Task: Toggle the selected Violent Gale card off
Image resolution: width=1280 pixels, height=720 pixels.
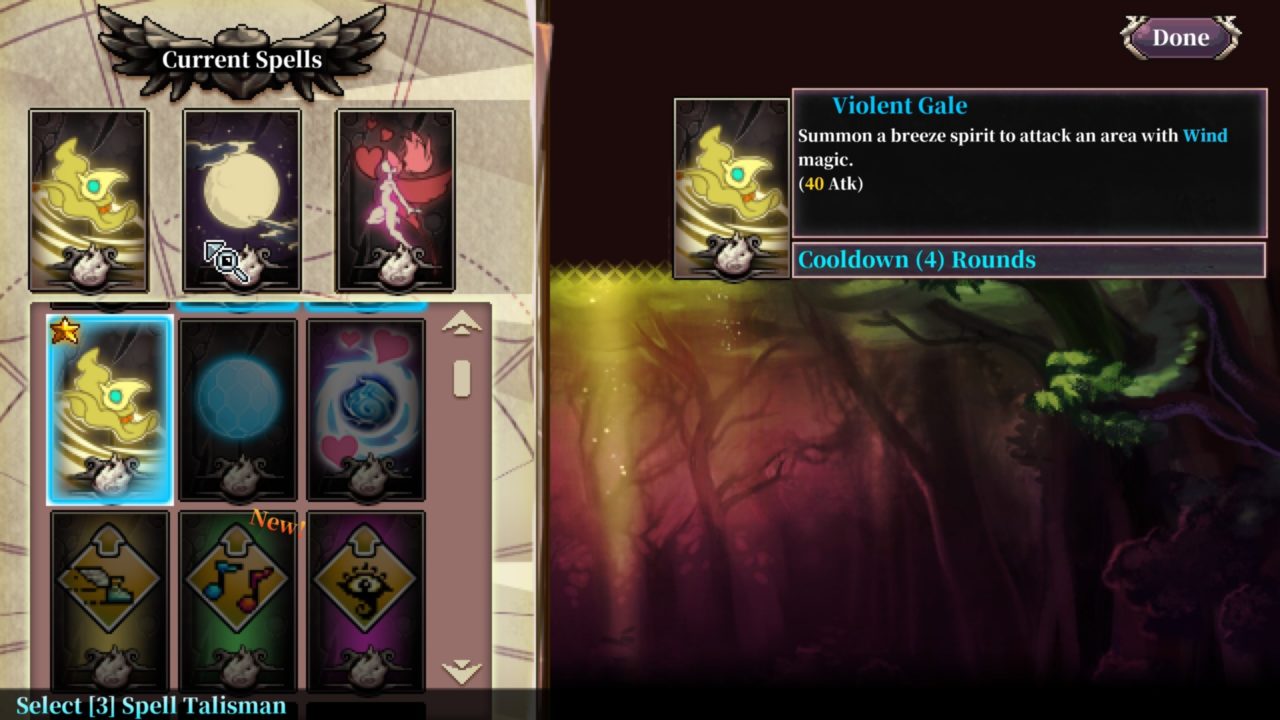Action: pos(109,405)
